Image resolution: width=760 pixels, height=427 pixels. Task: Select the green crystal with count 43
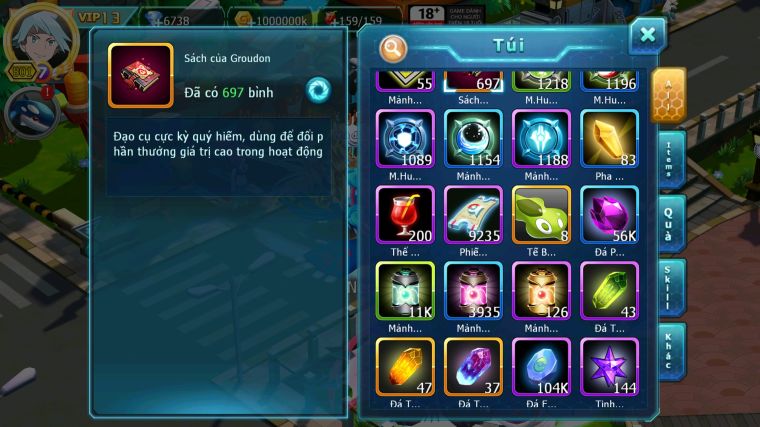tap(609, 290)
